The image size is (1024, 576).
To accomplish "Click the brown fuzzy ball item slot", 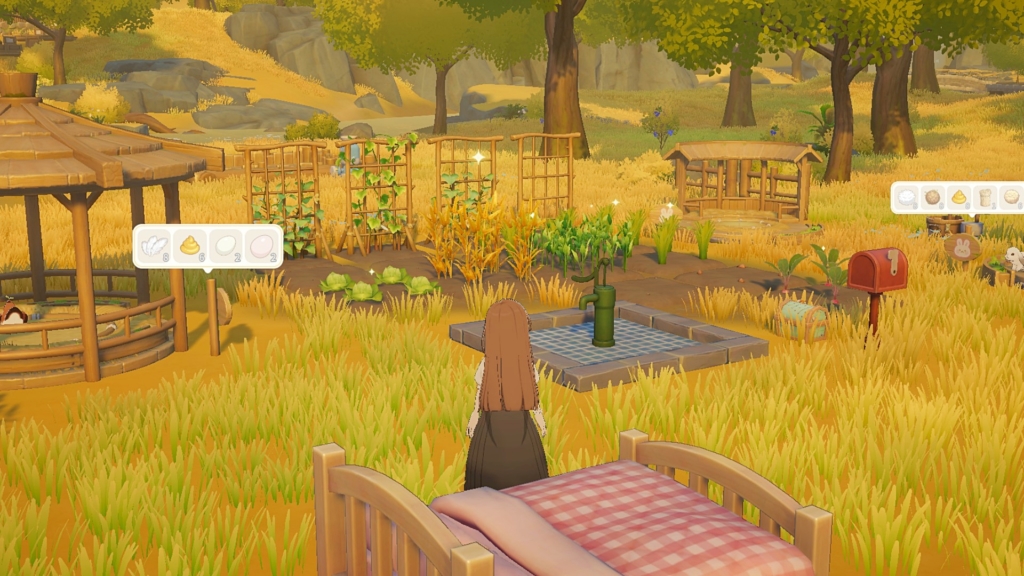I will (934, 197).
